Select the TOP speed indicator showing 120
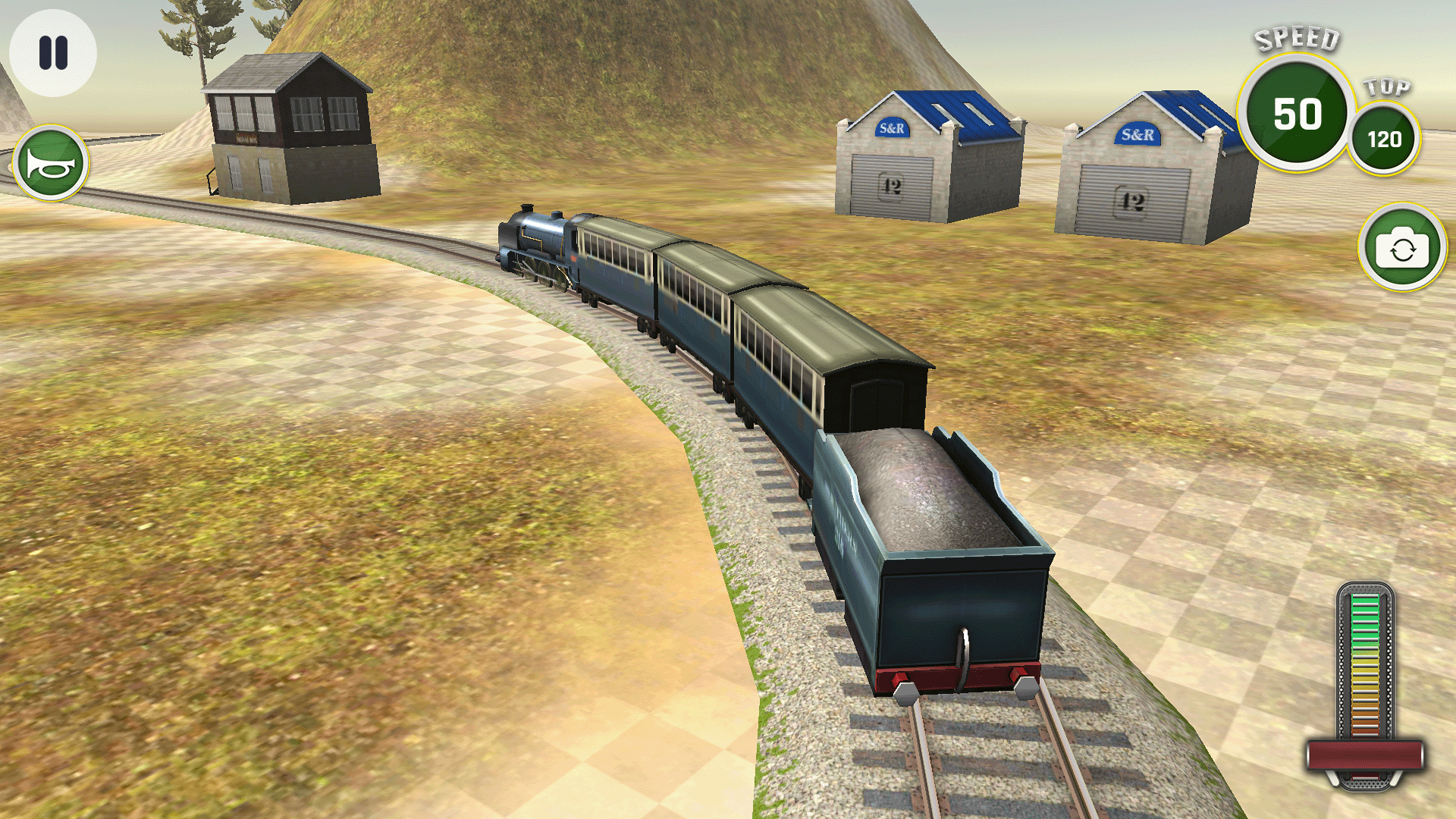 coord(1387,137)
